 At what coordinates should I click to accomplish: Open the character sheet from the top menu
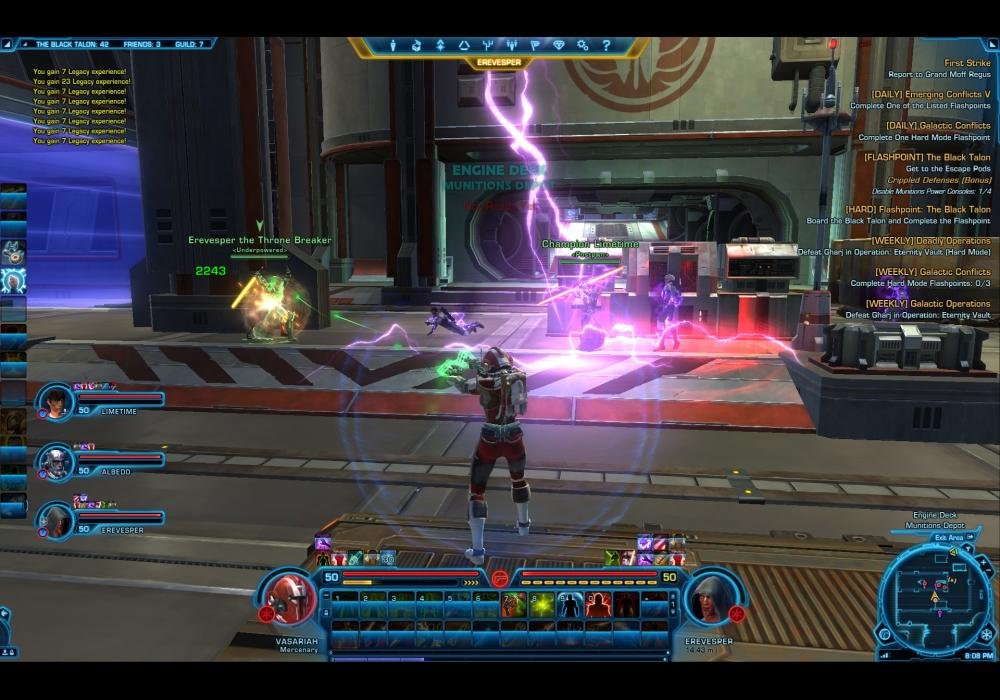tap(392, 45)
